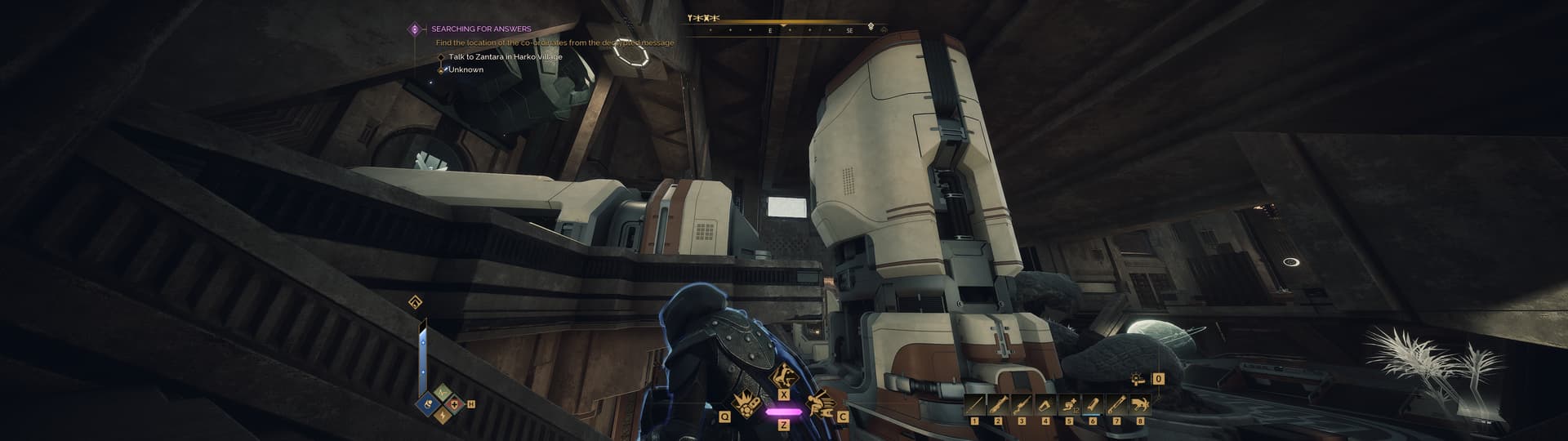This screenshot has width=1568, height=441.
Task: Choose the rifle in hotbar slot 3
Action: click(1022, 404)
